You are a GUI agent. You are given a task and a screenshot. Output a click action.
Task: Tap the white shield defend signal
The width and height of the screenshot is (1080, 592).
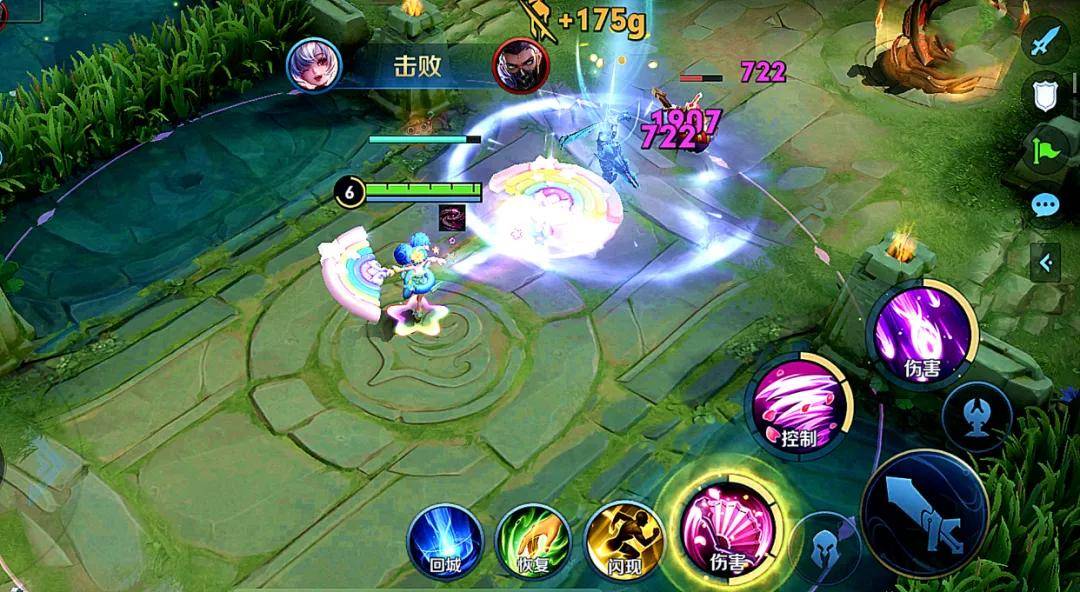pos(1047,96)
